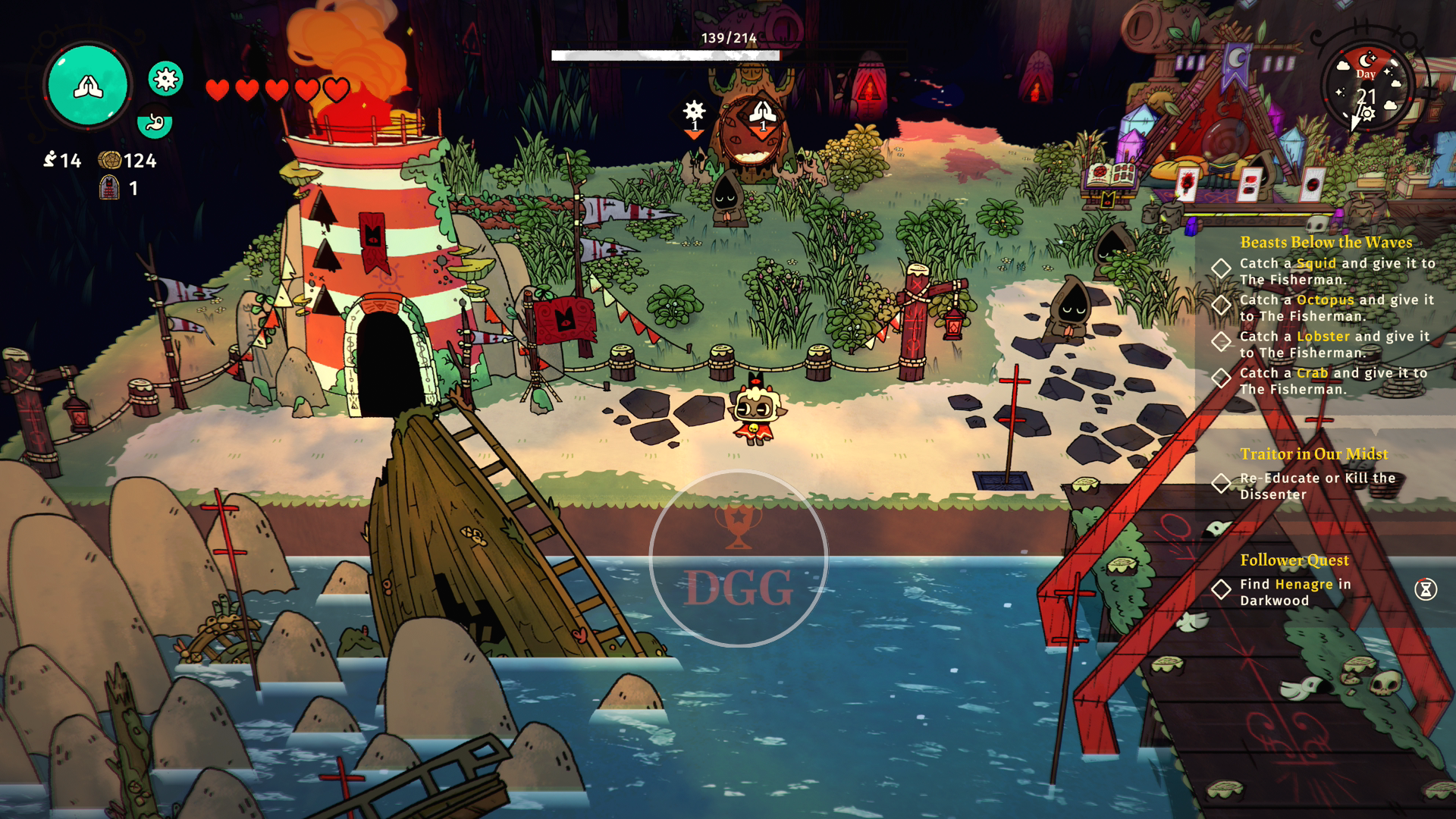Open the Traitor in Our Midst quest

1314,454
